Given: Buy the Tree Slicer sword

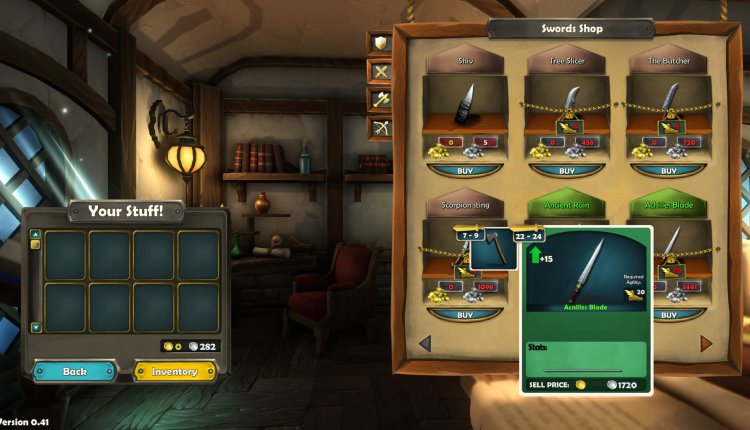Looking at the screenshot, I should [x=567, y=170].
